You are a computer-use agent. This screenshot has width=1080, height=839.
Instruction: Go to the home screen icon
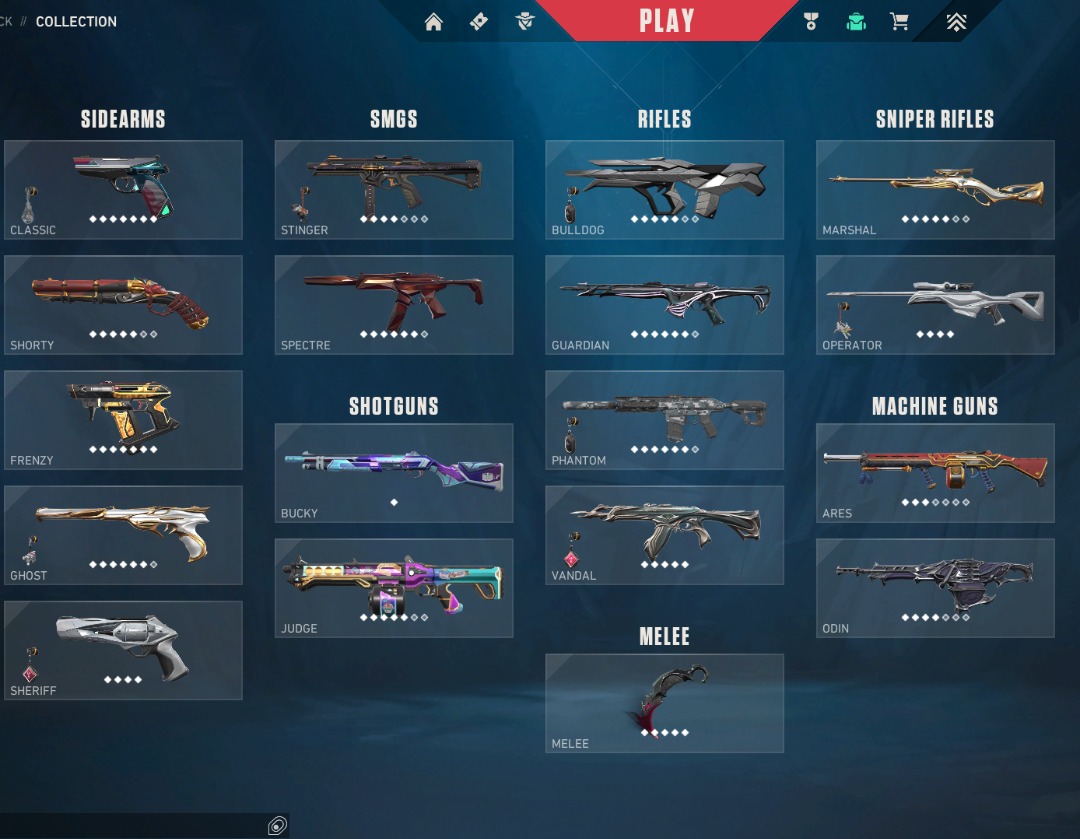(x=433, y=22)
